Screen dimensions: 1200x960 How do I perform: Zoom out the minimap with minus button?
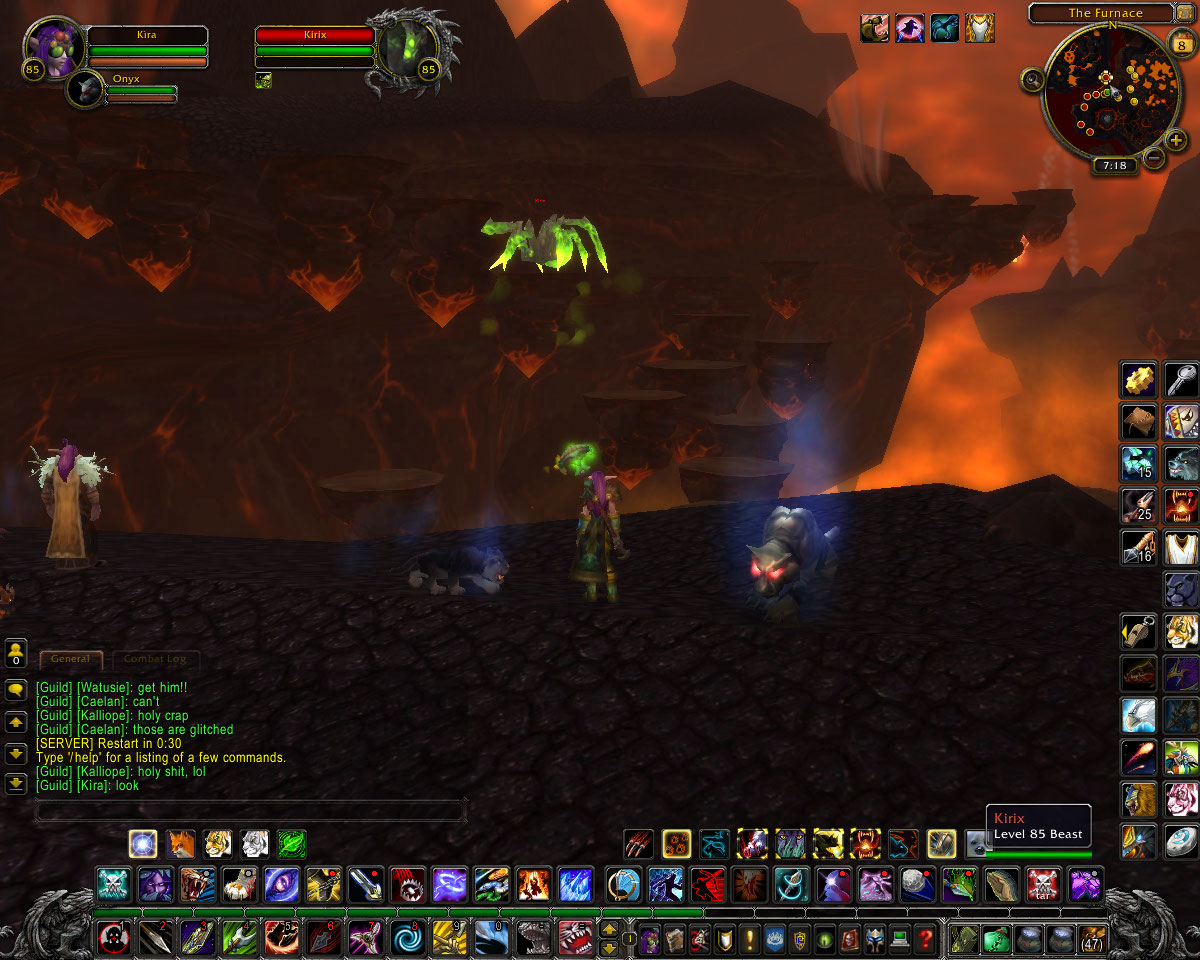tap(1153, 158)
